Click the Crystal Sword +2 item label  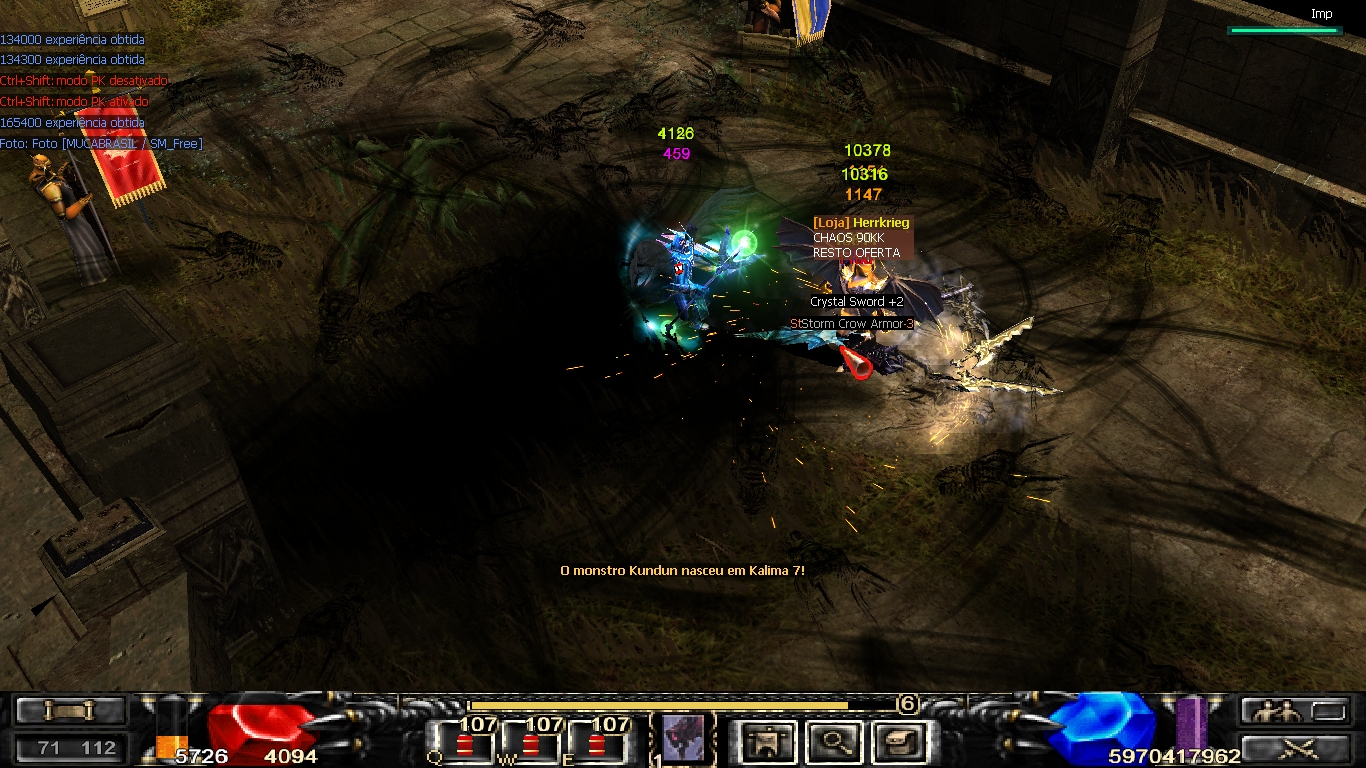[857, 302]
